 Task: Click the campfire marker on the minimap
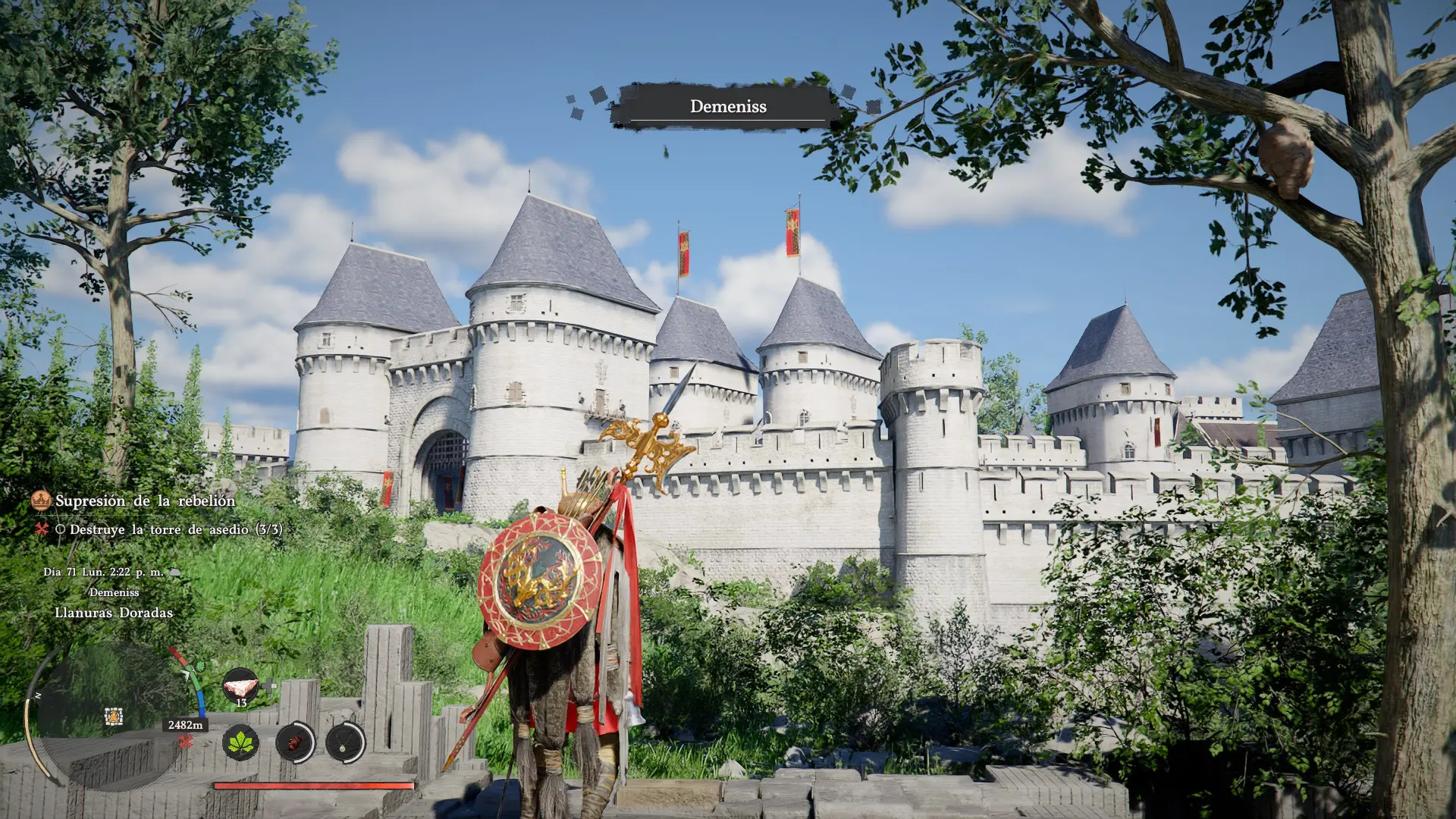[114, 716]
